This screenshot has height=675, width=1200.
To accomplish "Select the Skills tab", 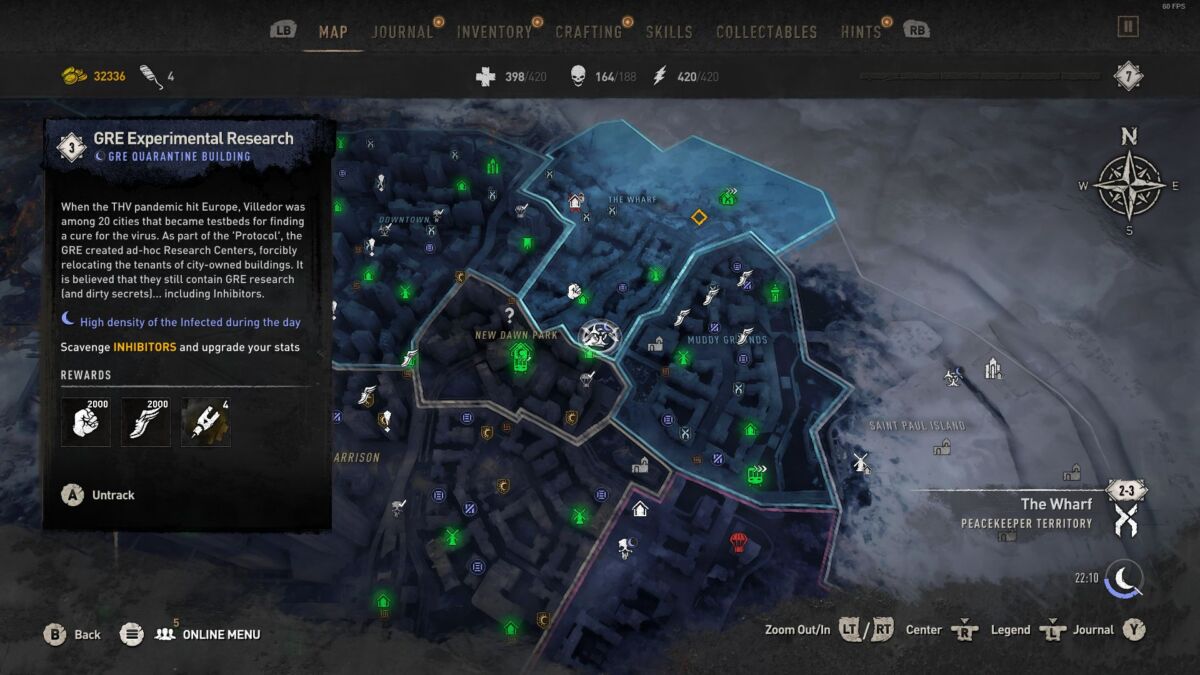I will click(669, 32).
